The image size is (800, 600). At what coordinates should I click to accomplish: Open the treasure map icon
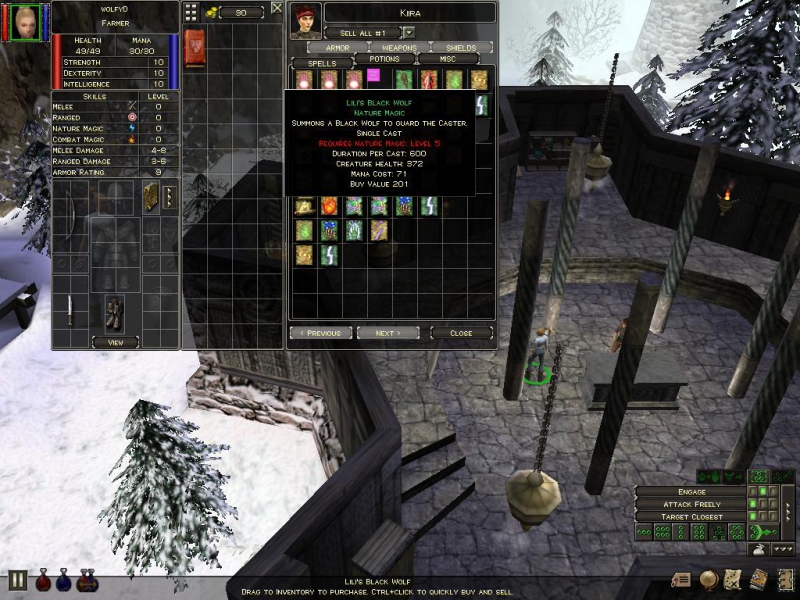click(x=732, y=578)
